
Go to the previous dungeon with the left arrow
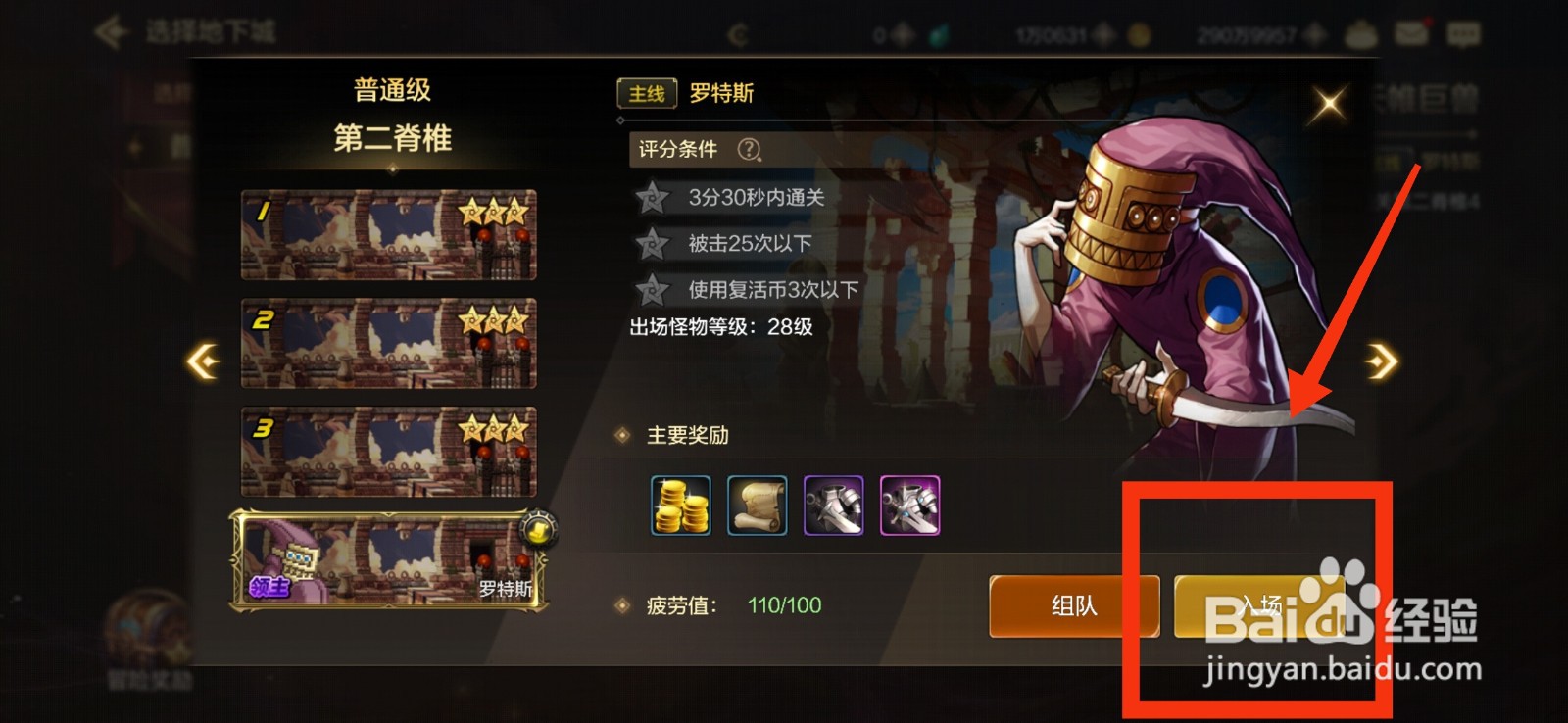(x=206, y=361)
